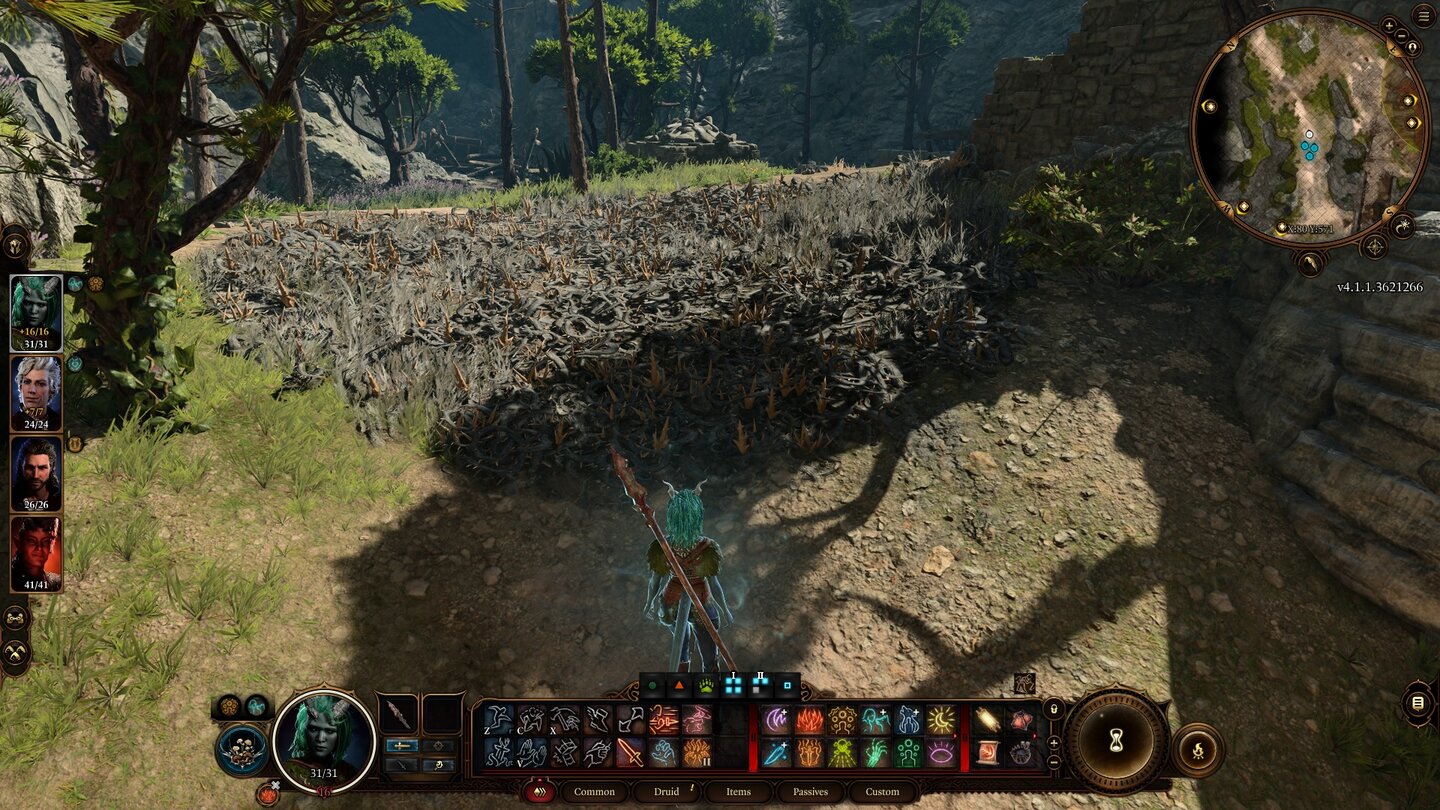The image size is (1440, 810).
Task: Activate the red flame spell icon
Action: click(x=808, y=720)
